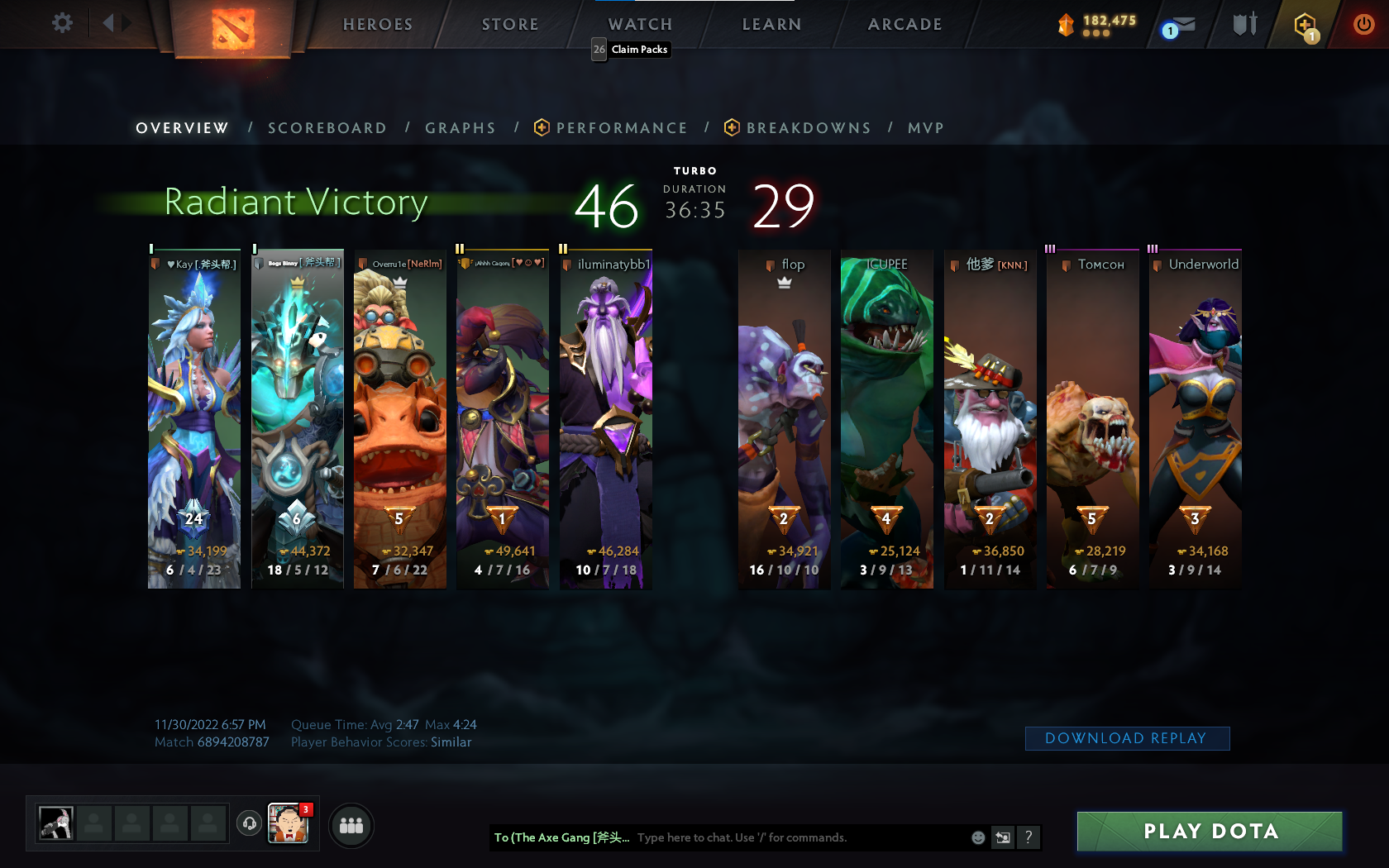Open the Watch menu
Image resolution: width=1389 pixels, height=868 pixels.
[639, 24]
